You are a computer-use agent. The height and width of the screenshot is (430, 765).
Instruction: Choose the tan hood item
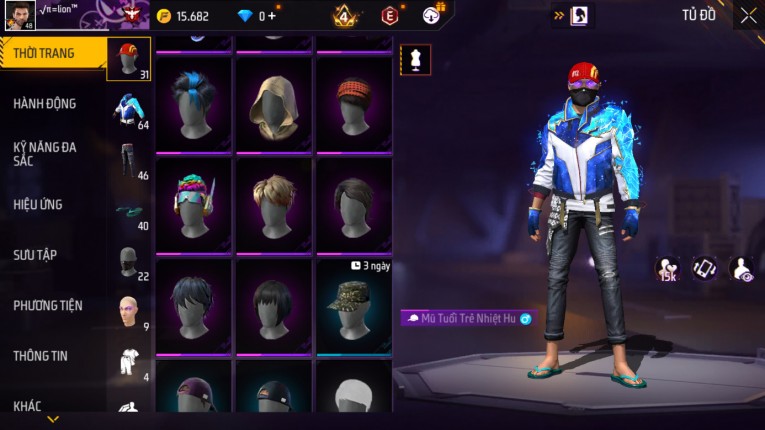pos(273,105)
